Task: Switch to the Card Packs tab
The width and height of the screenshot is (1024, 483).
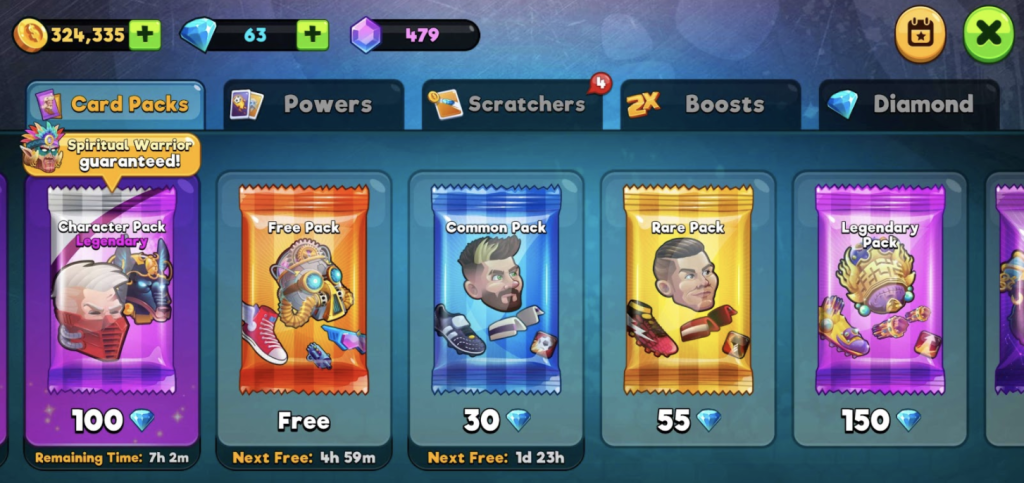Action: pyautogui.click(x=114, y=104)
